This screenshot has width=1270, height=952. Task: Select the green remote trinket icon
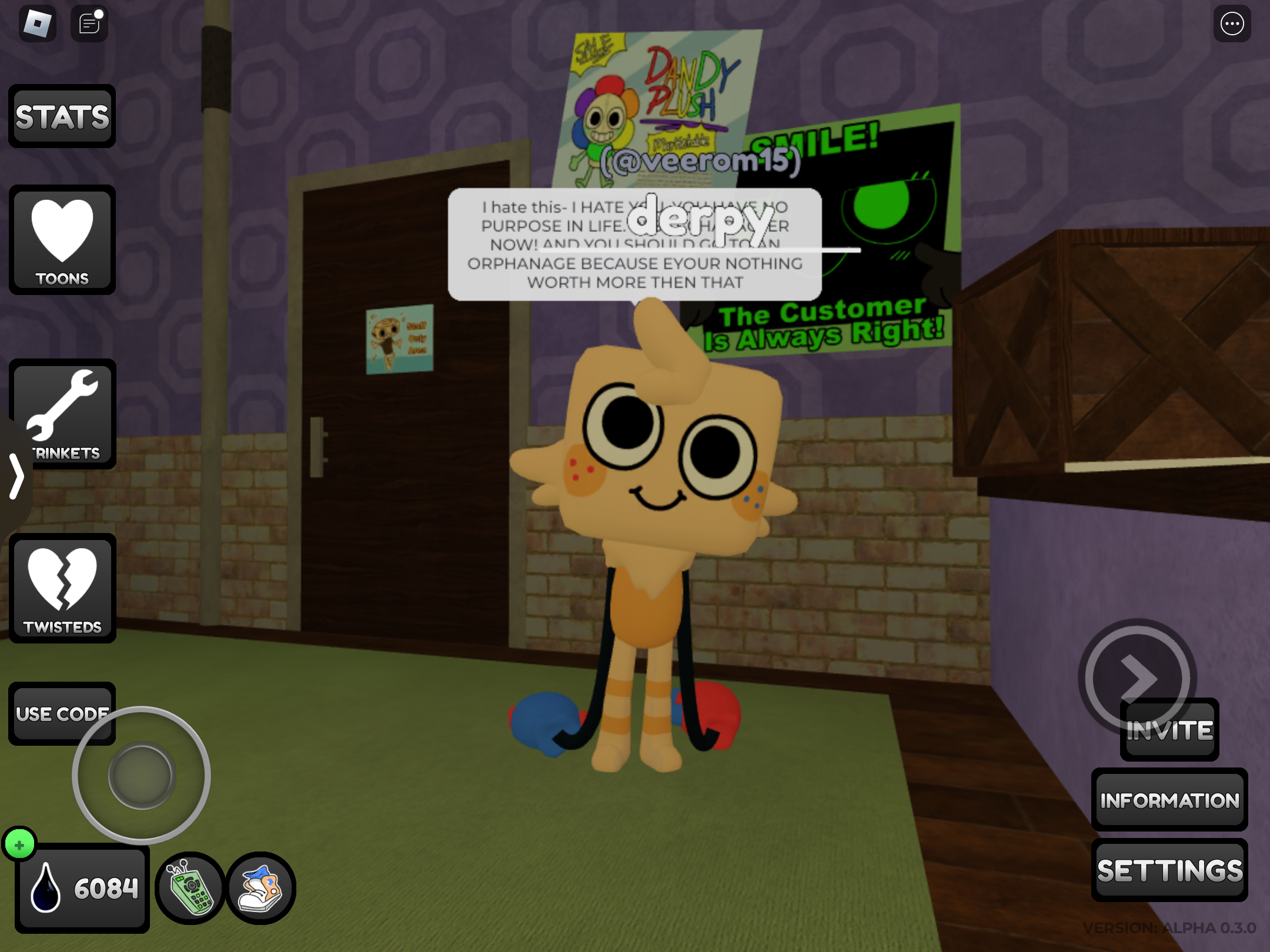[190, 888]
